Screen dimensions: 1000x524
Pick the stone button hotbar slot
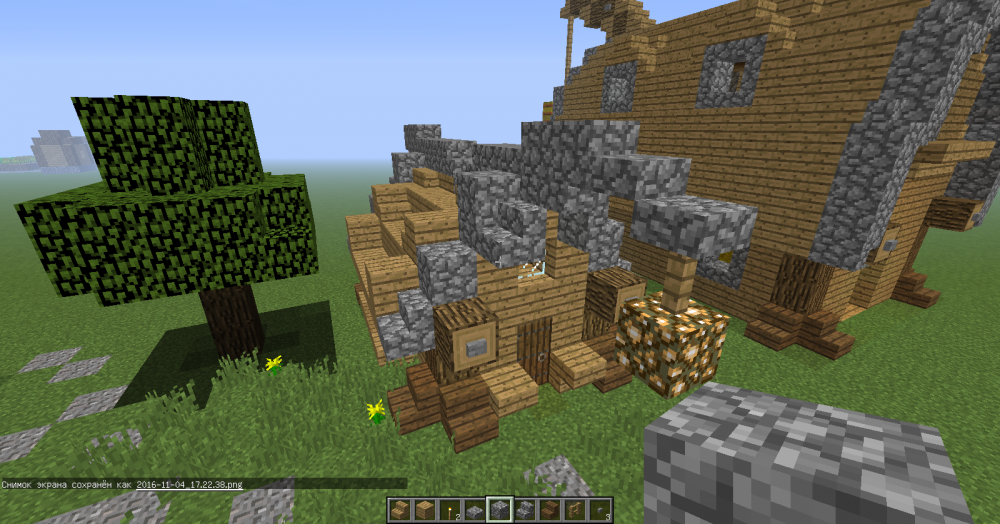[599, 510]
